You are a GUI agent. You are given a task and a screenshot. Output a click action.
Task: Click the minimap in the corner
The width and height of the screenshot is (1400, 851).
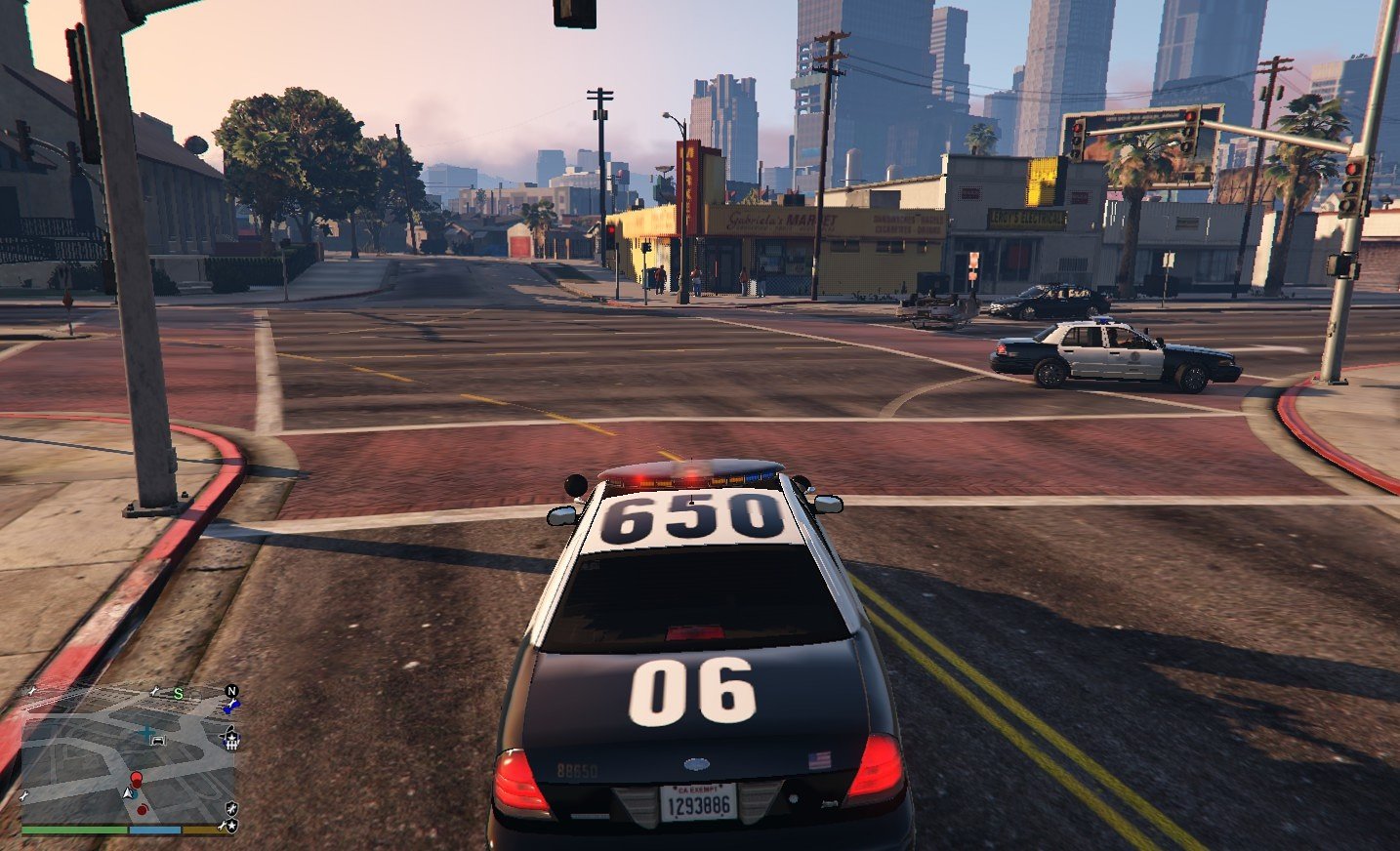coord(127,756)
